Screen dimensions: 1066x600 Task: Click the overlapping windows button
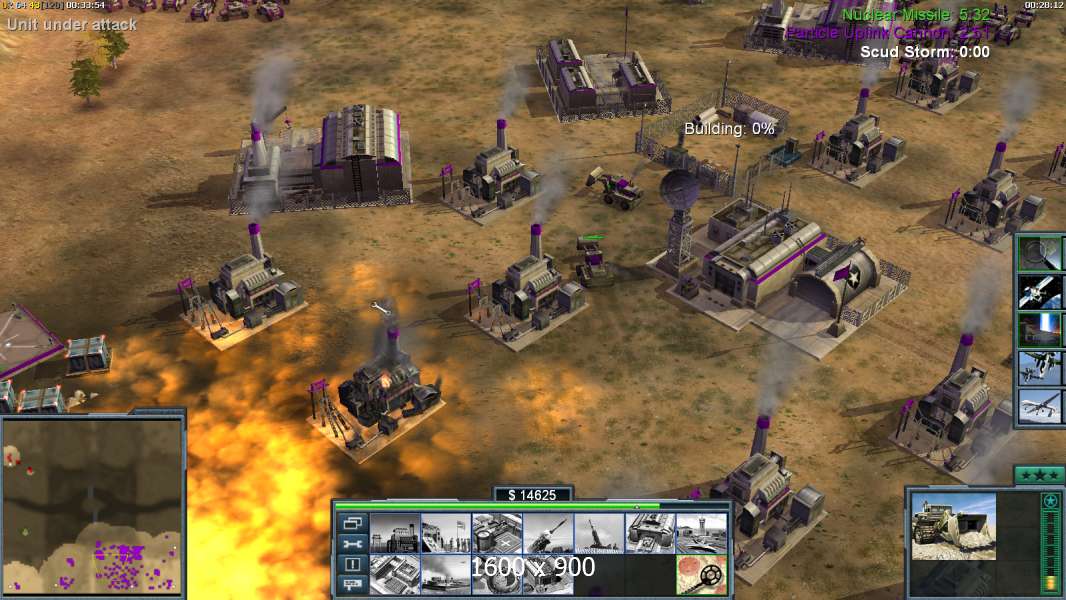[x=352, y=523]
